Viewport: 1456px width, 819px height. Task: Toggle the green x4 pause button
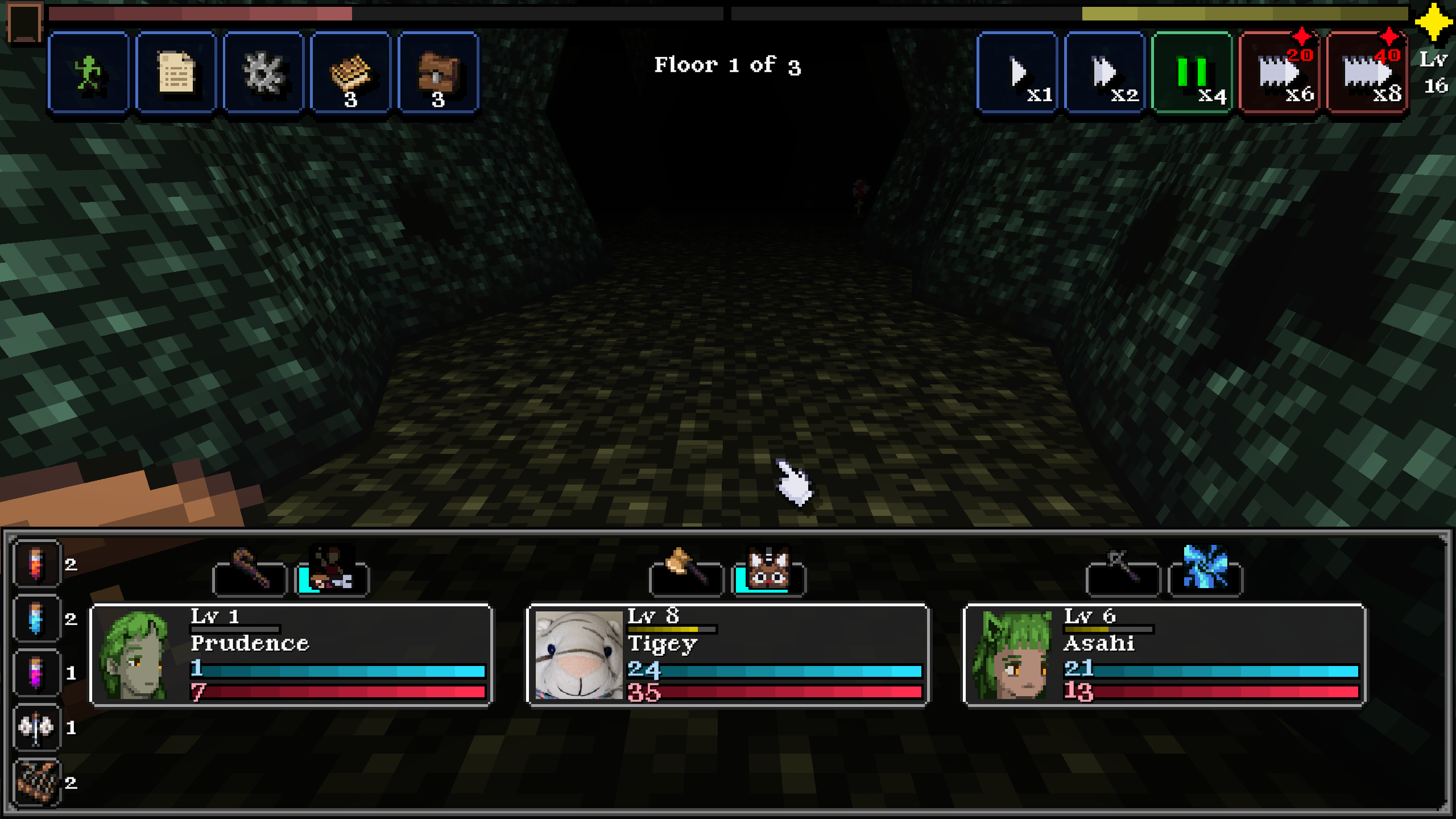point(1192,73)
